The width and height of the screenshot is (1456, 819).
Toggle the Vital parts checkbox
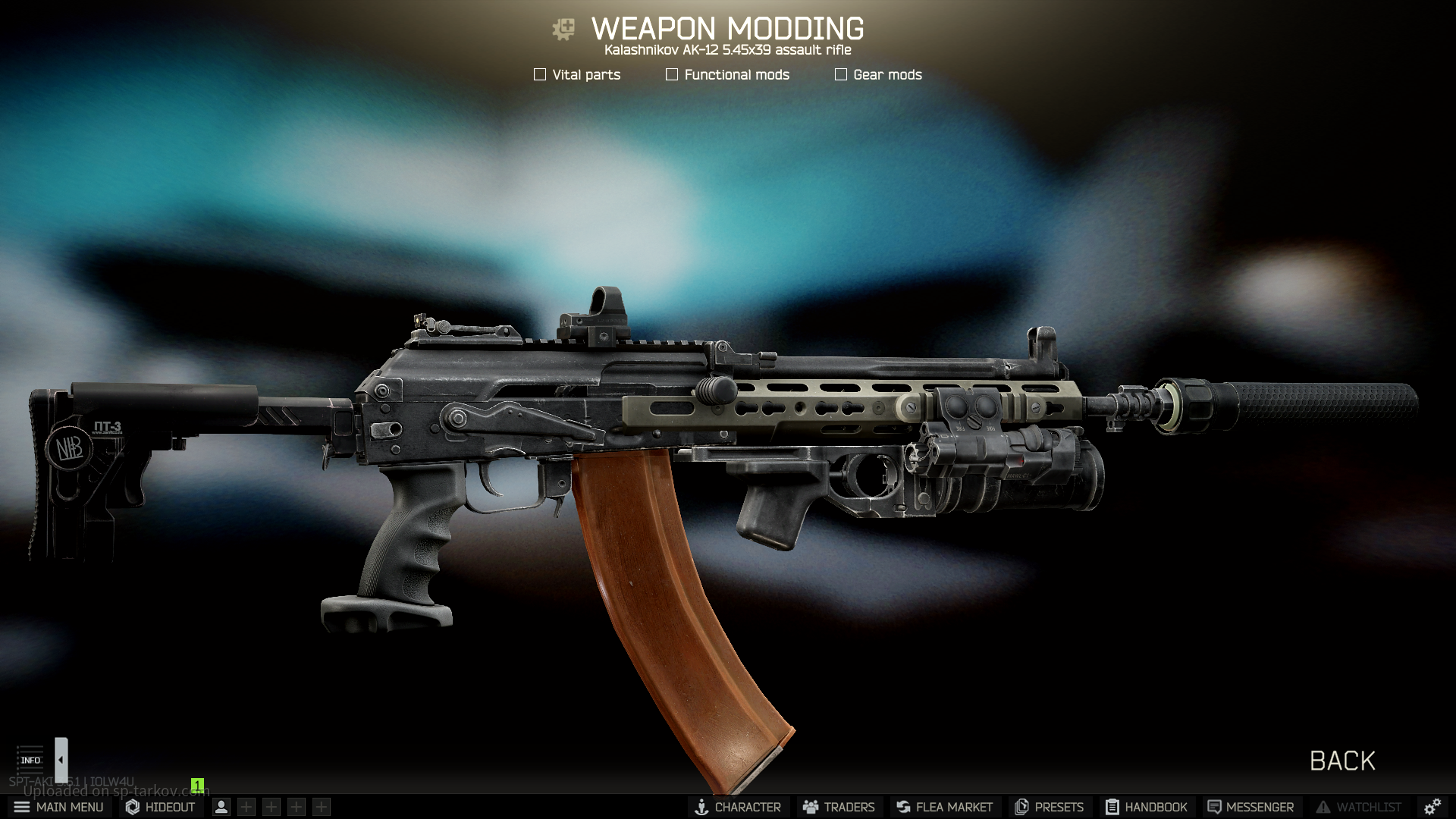click(540, 74)
